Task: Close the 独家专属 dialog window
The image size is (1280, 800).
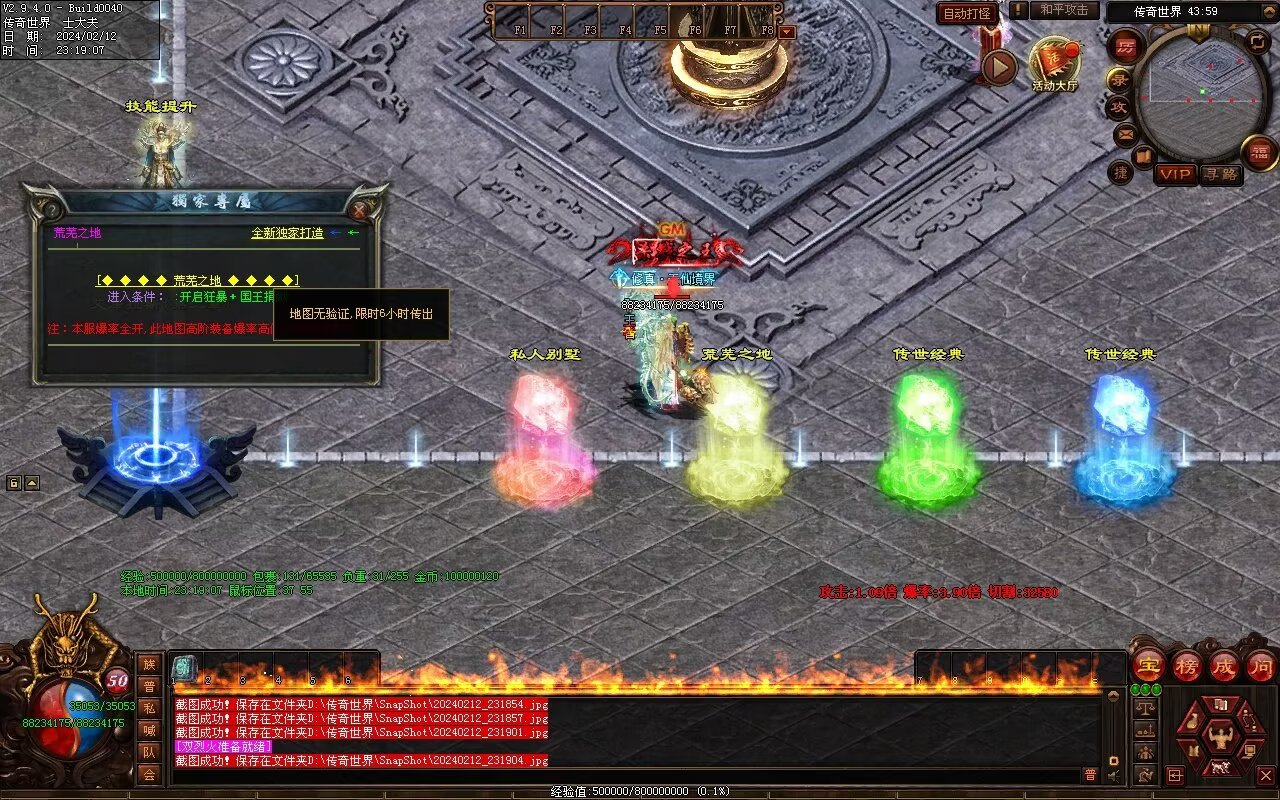Action: click(x=360, y=210)
